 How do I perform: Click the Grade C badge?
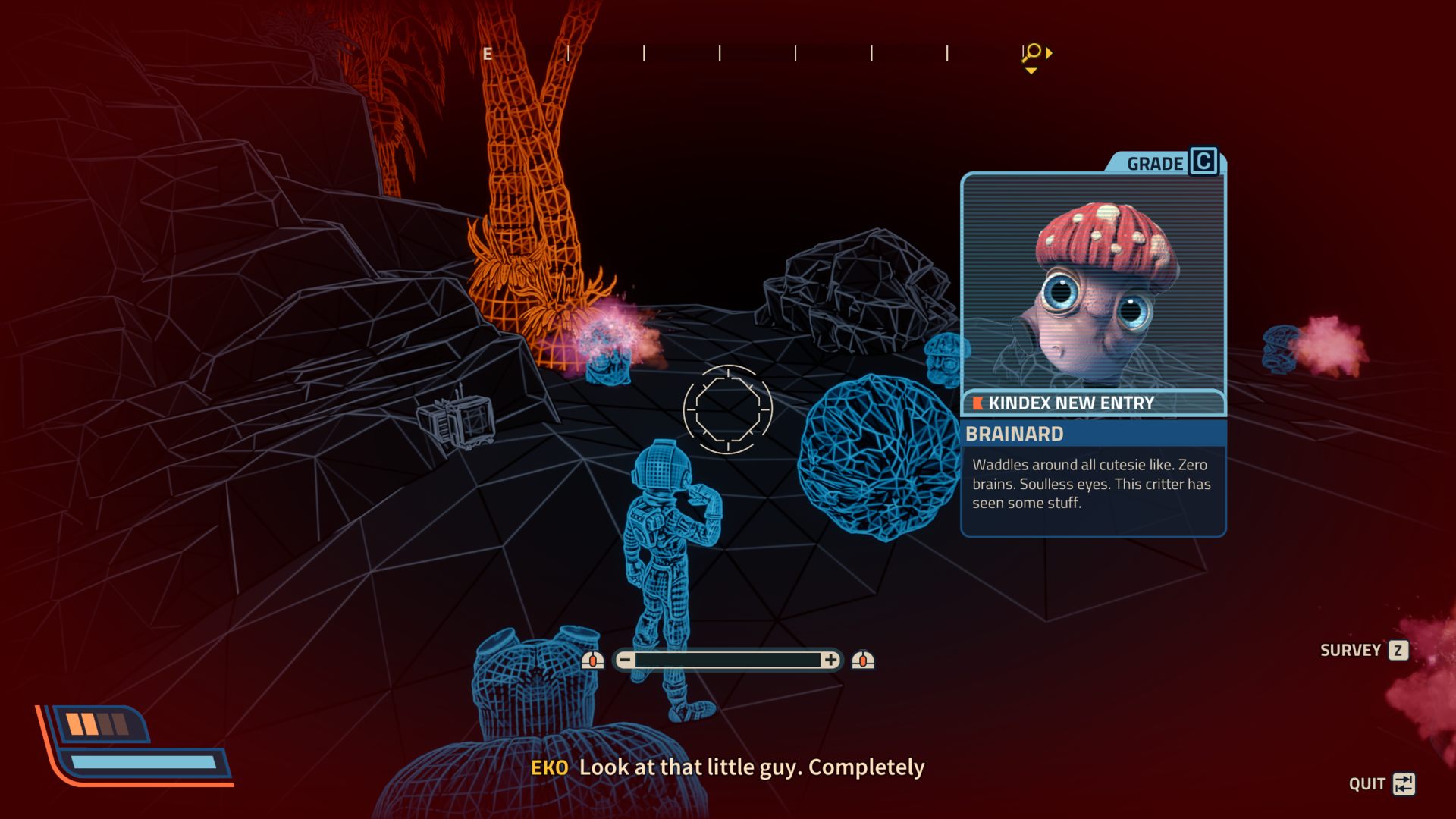tap(1203, 162)
